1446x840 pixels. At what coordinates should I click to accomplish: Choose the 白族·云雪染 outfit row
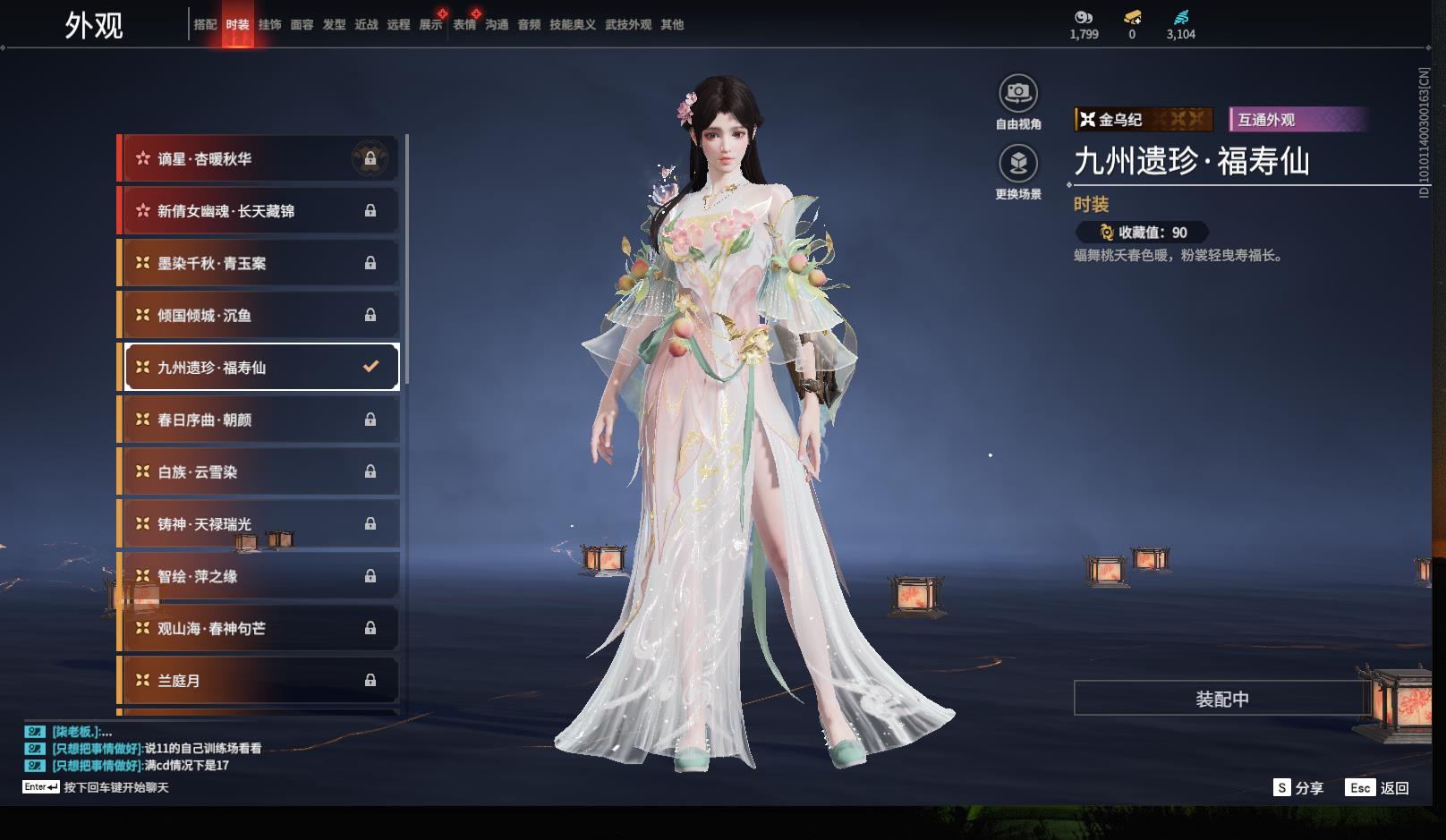click(x=259, y=471)
